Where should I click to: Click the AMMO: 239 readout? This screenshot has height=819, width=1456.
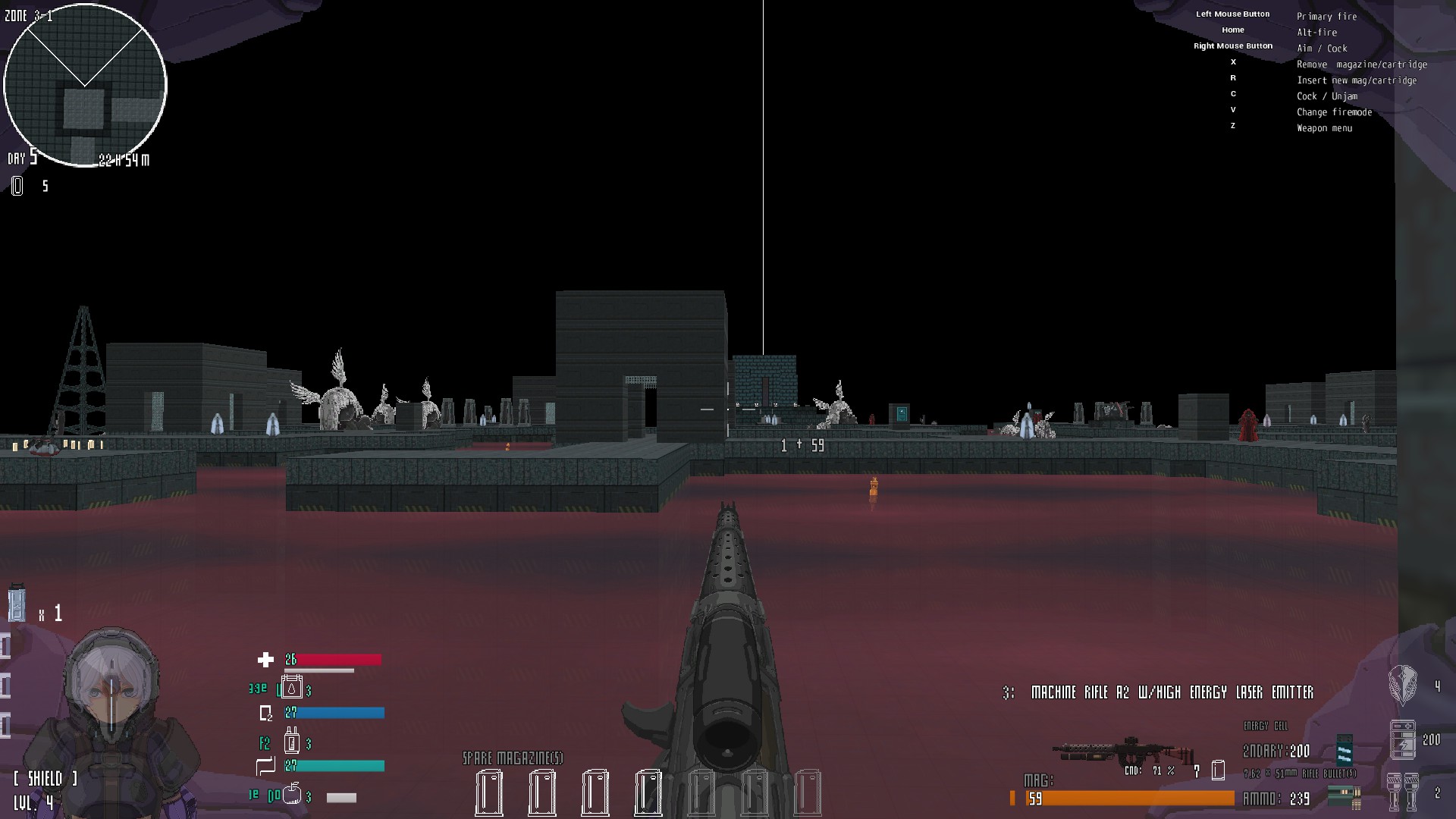coord(1276,799)
